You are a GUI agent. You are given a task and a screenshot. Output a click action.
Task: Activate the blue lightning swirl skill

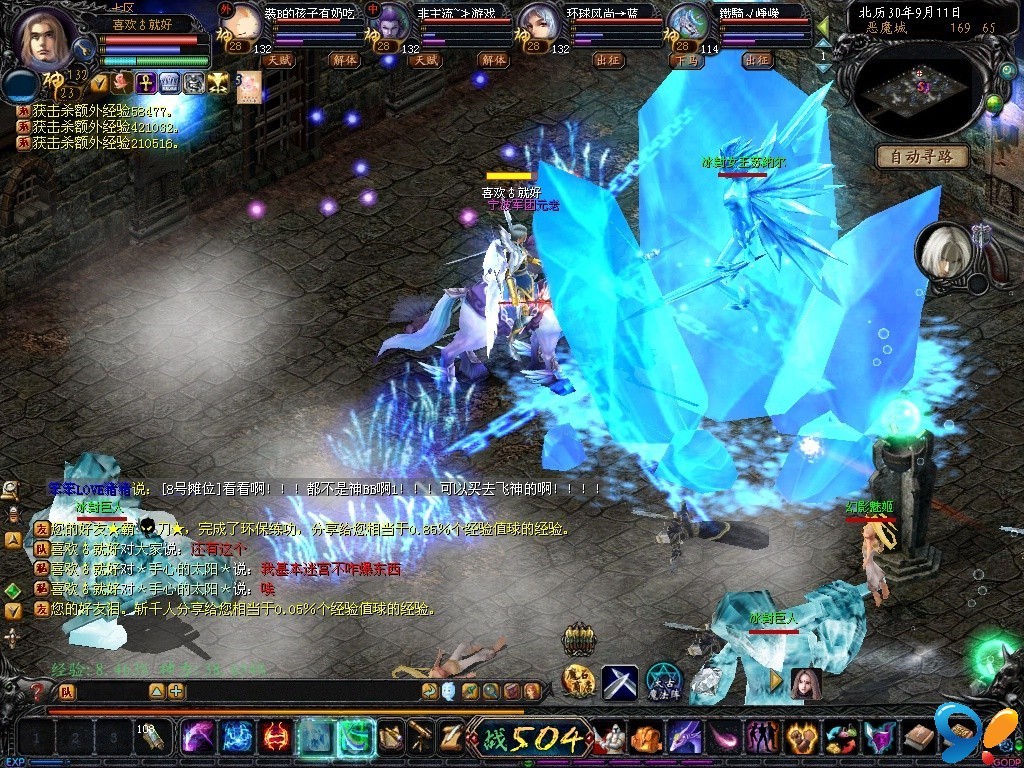236,738
